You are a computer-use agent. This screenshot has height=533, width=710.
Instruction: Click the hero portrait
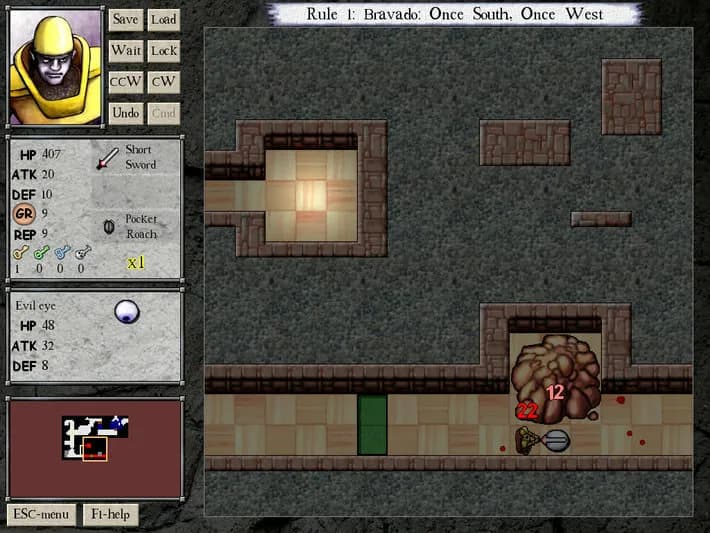[x=55, y=67]
